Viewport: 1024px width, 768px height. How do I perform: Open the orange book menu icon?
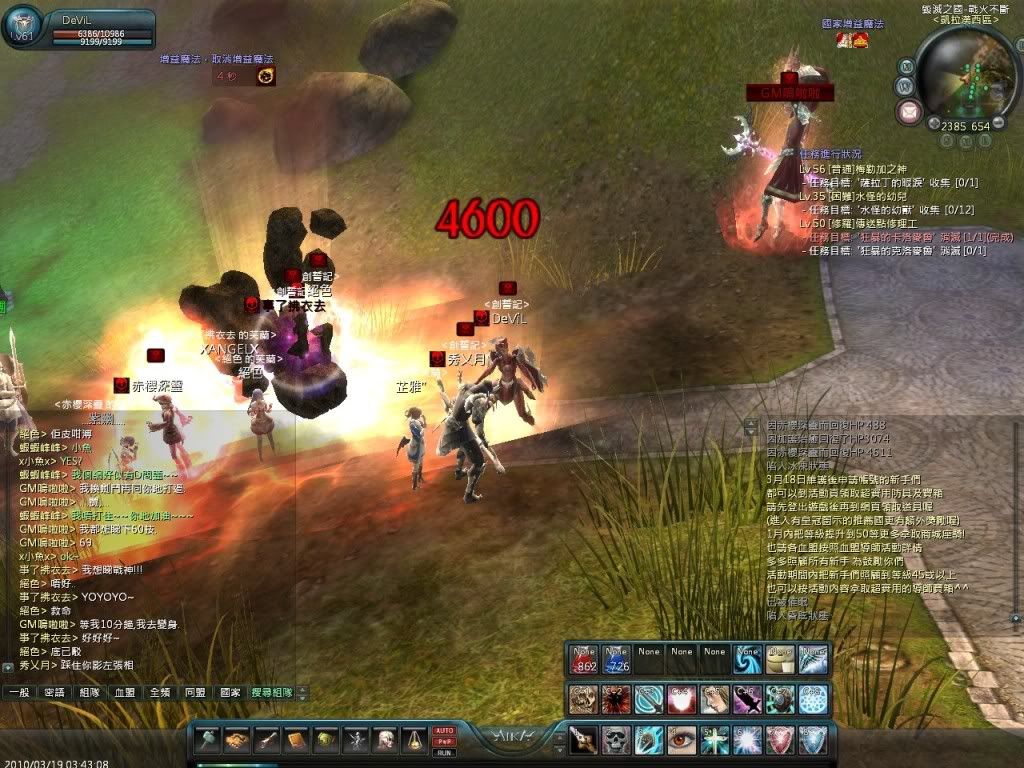tap(297, 740)
